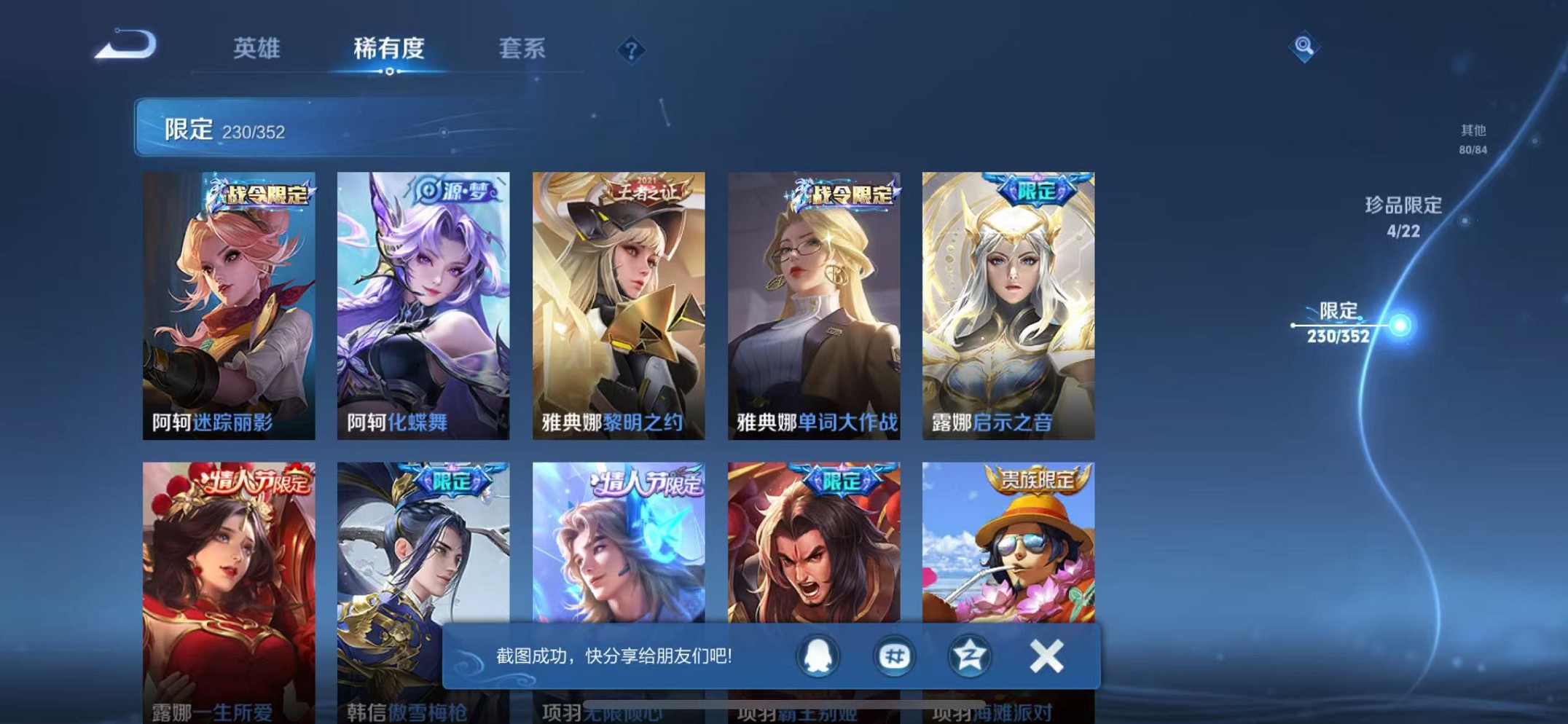This screenshot has width=1568, height=724.
Task: Share via the hashtag channel icon
Action: click(x=894, y=656)
